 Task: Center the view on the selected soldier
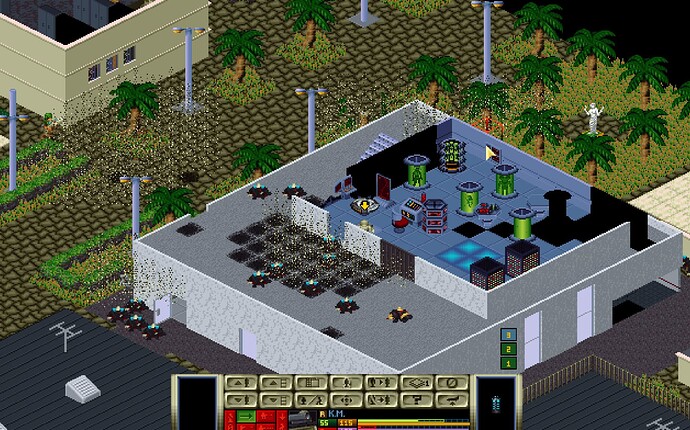coord(346,399)
